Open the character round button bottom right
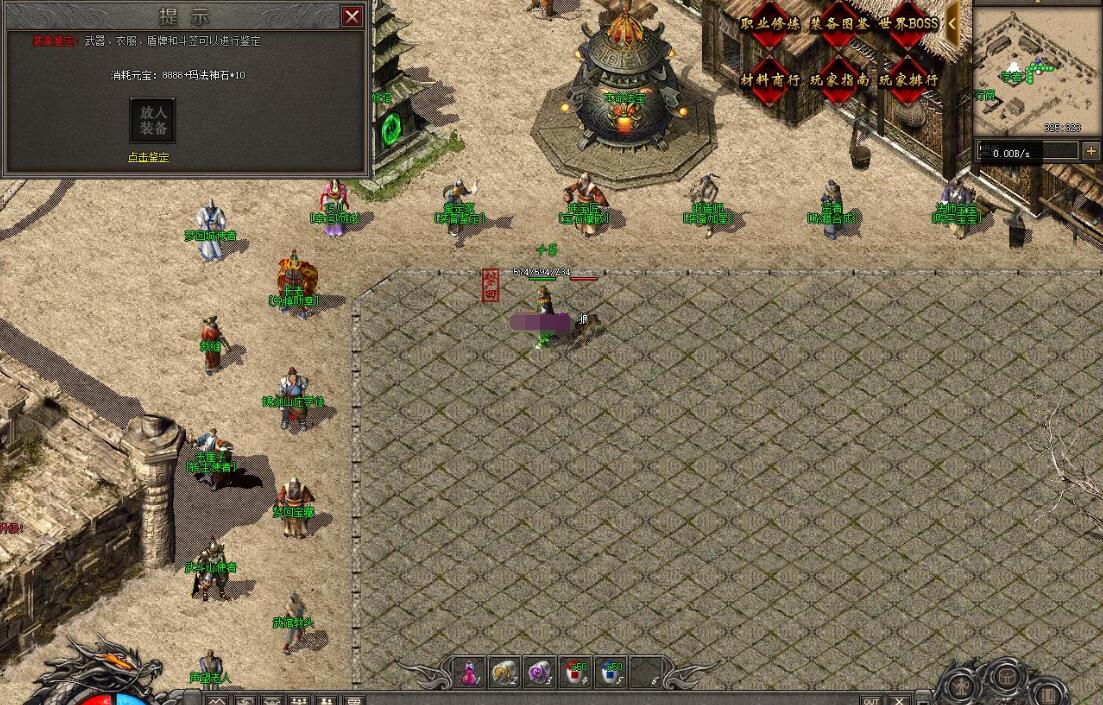The width and height of the screenshot is (1103, 705). [x=961, y=686]
